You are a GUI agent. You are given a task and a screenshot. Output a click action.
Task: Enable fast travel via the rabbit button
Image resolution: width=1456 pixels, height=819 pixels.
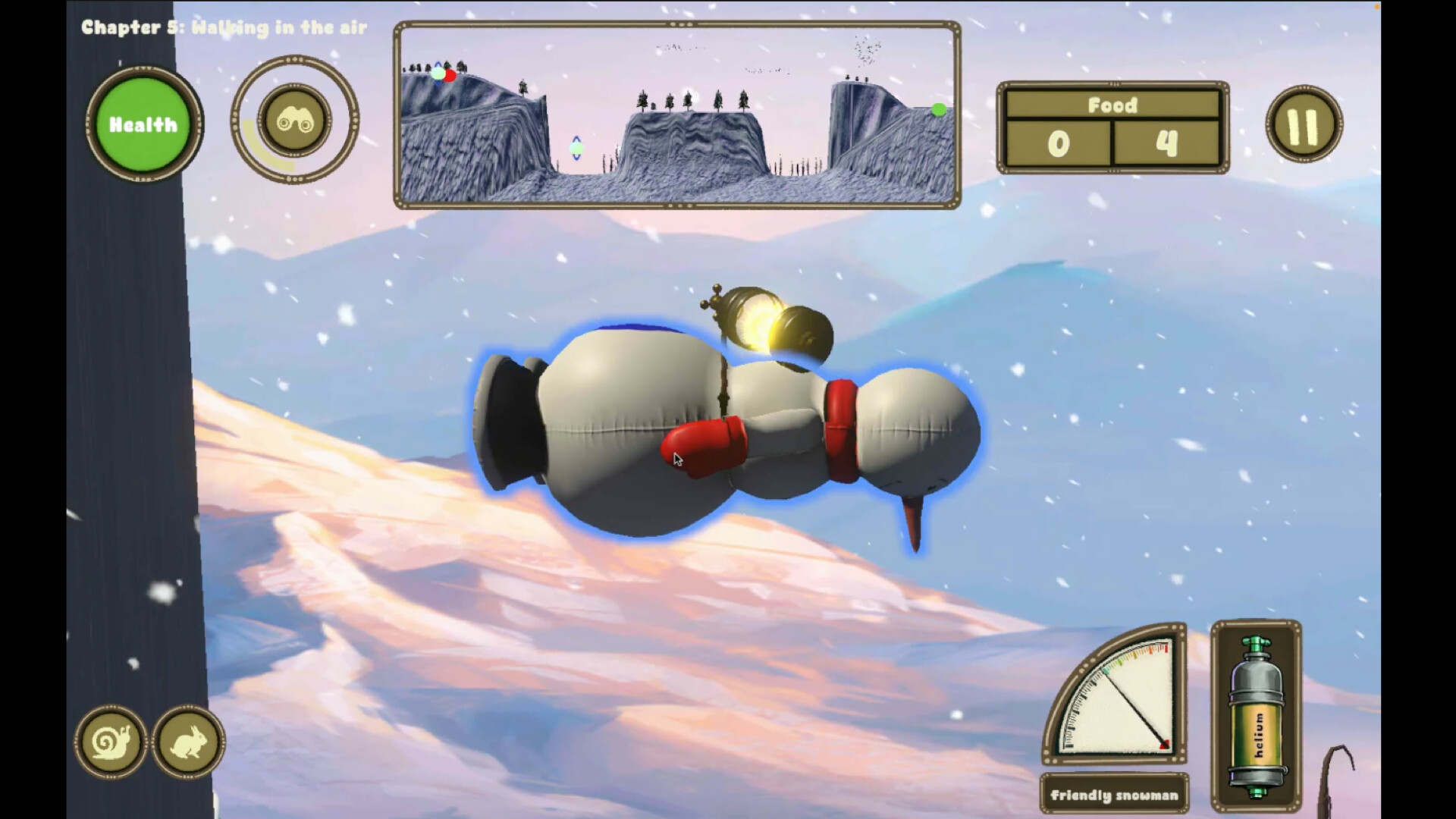tap(188, 744)
